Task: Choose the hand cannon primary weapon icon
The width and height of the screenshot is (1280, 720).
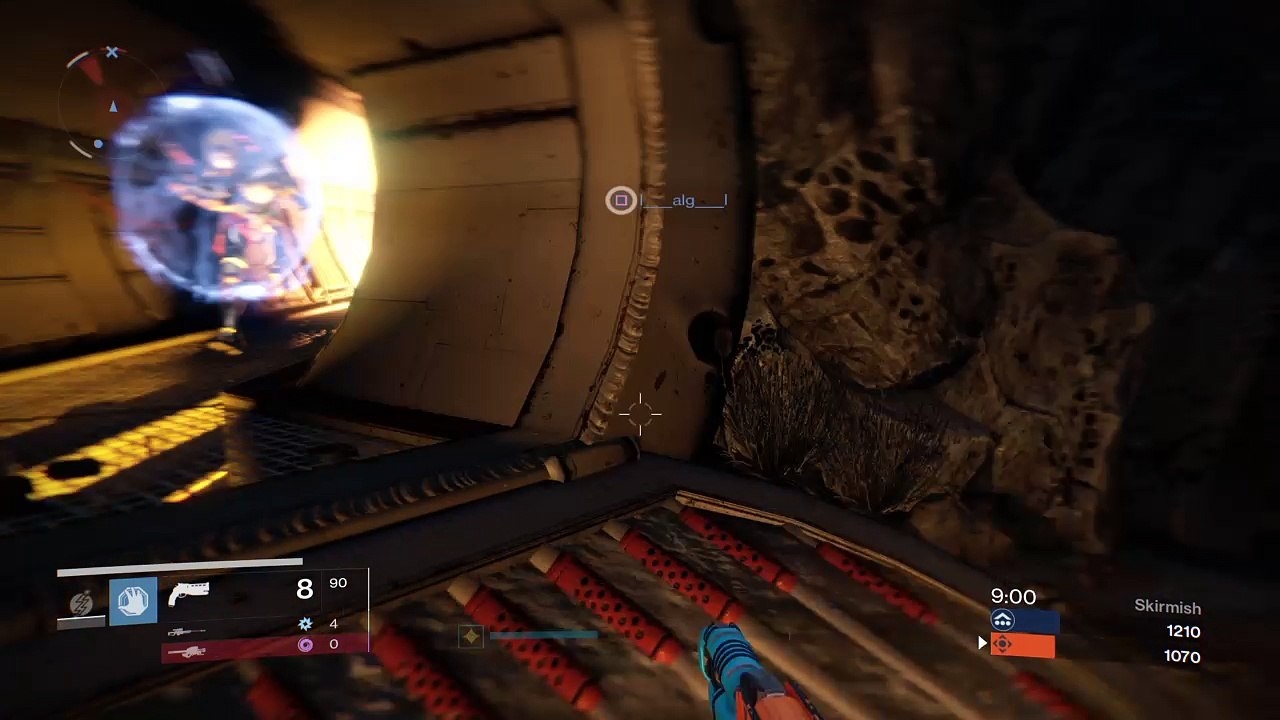Action: point(189,593)
